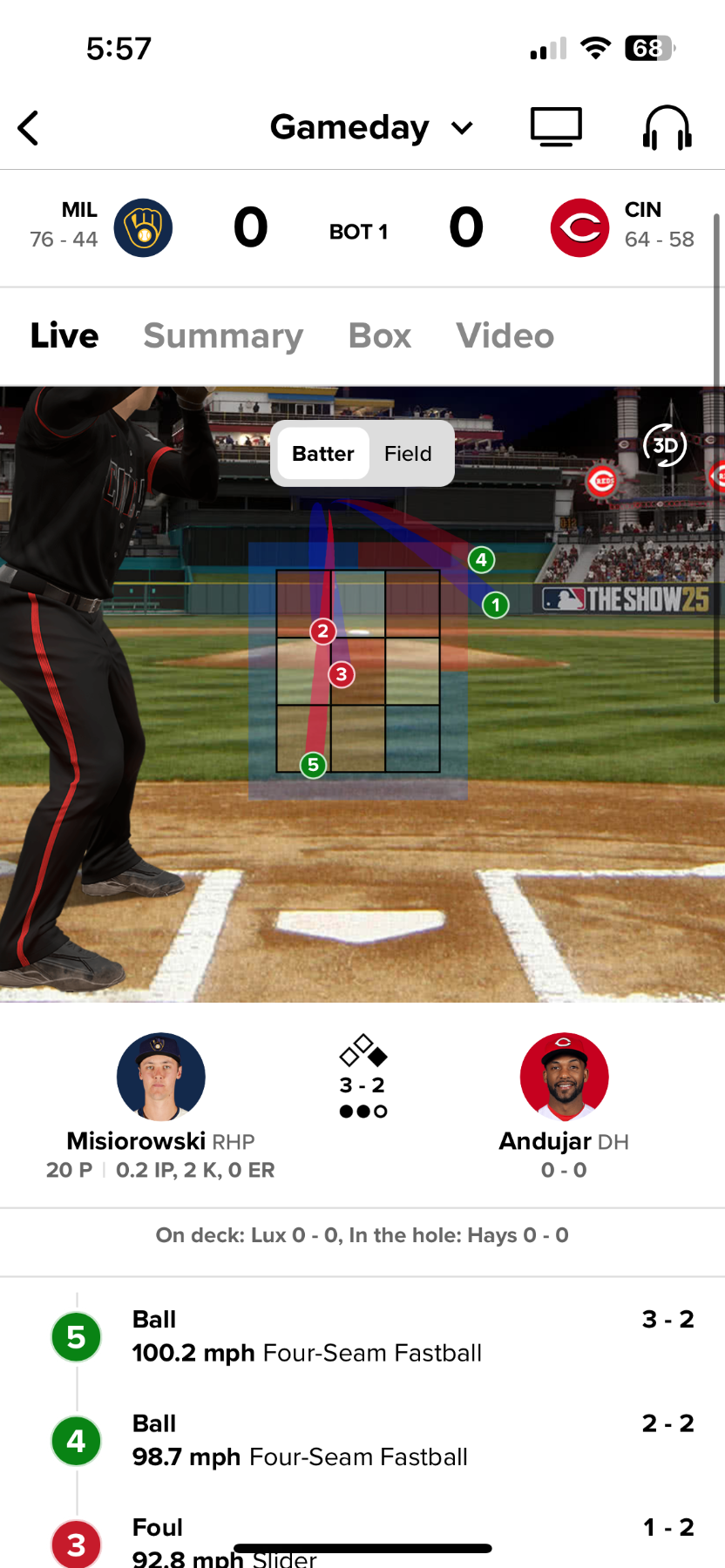The width and height of the screenshot is (725, 1568).
Task: Tap the Brewers team logo
Action: pos(143,228)
